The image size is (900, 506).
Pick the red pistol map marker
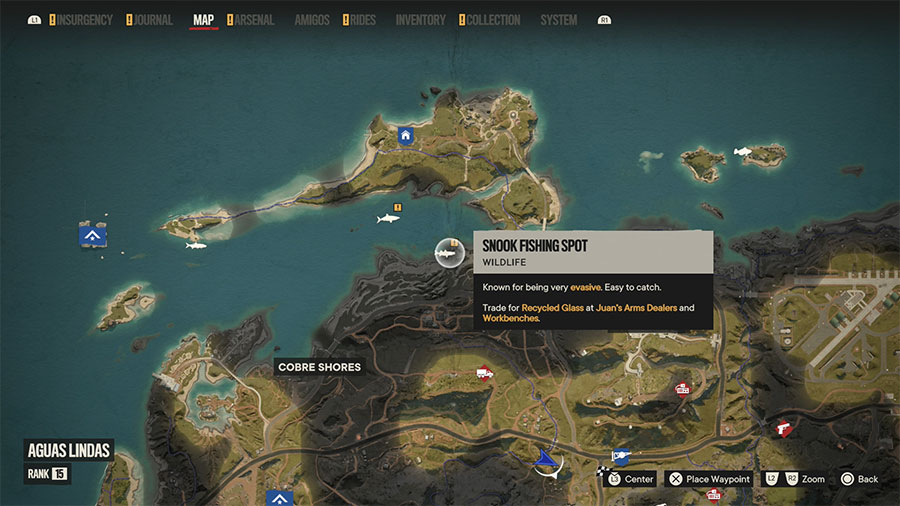tap(784, 427)
